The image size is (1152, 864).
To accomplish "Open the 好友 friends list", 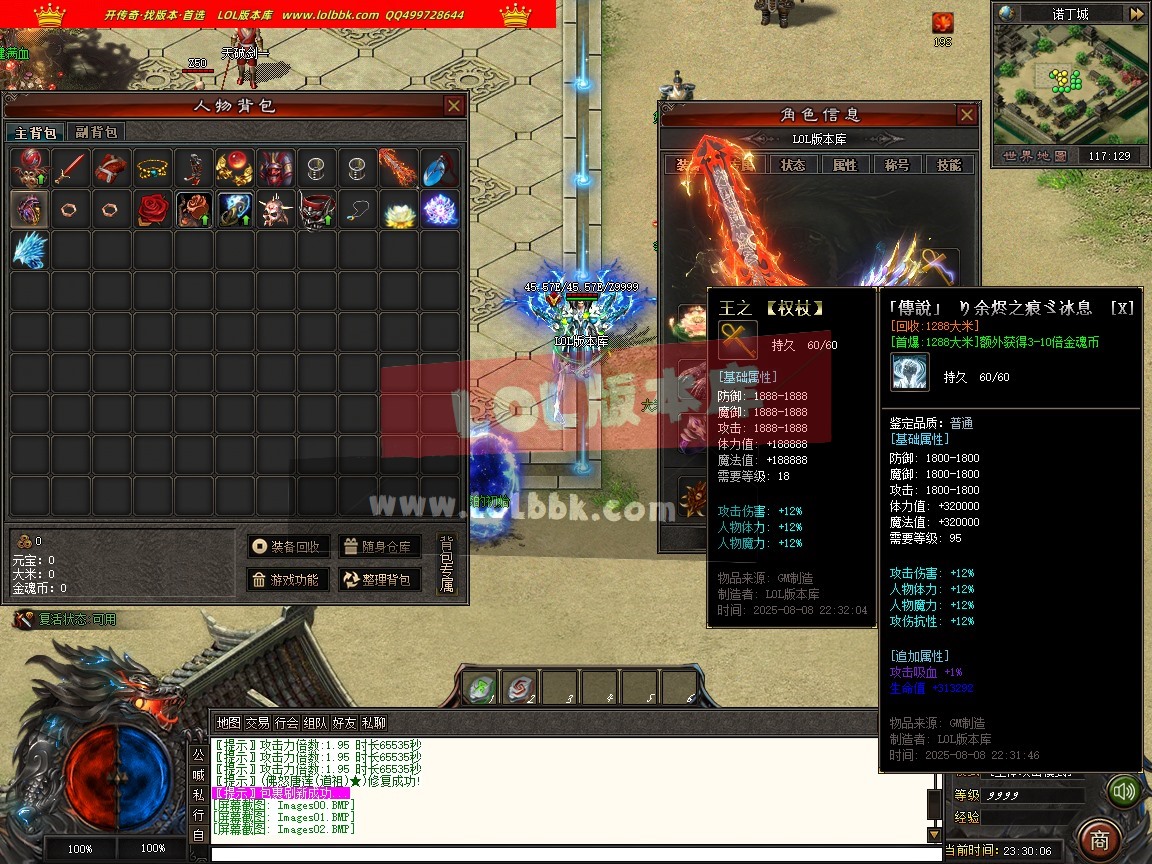I will tap(345, 722).
